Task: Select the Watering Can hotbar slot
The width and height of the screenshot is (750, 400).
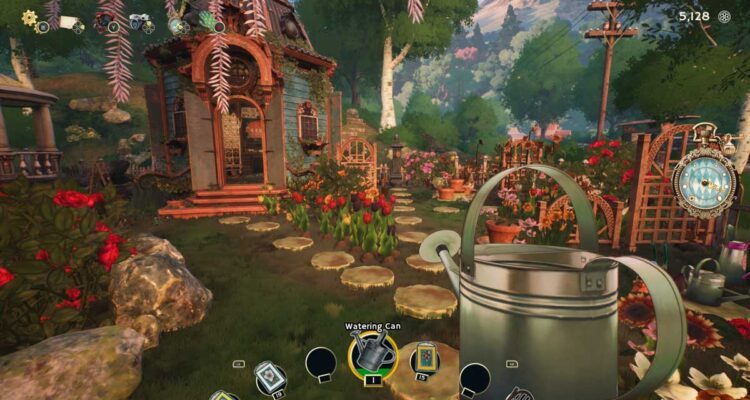Action: 372,354
